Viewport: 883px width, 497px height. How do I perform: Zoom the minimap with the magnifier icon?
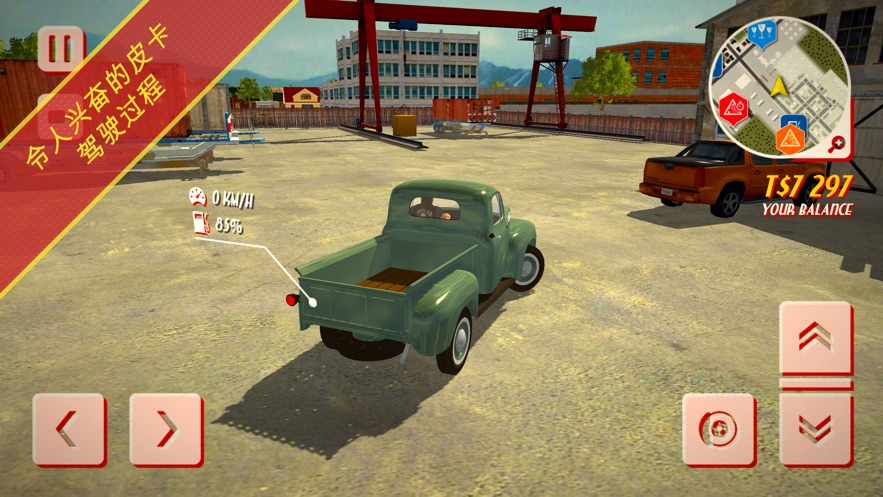coord(837,144)
